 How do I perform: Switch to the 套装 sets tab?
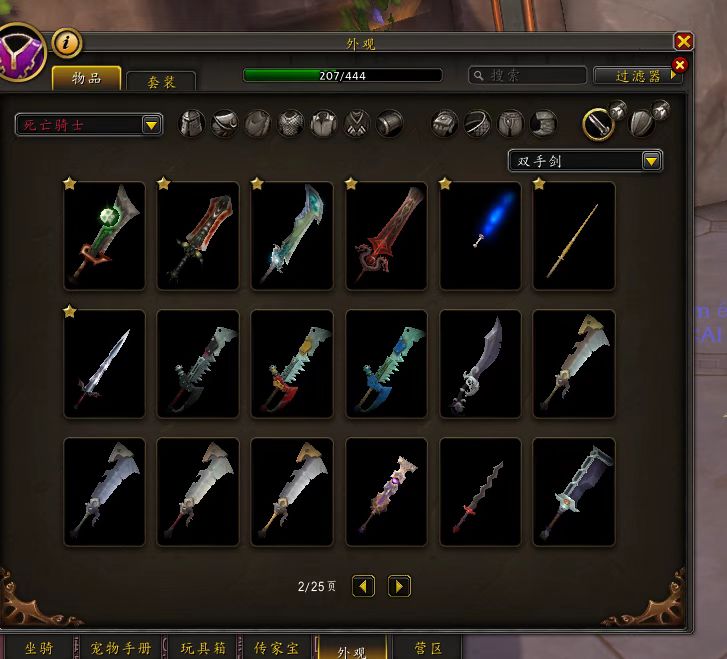(160, 82)
